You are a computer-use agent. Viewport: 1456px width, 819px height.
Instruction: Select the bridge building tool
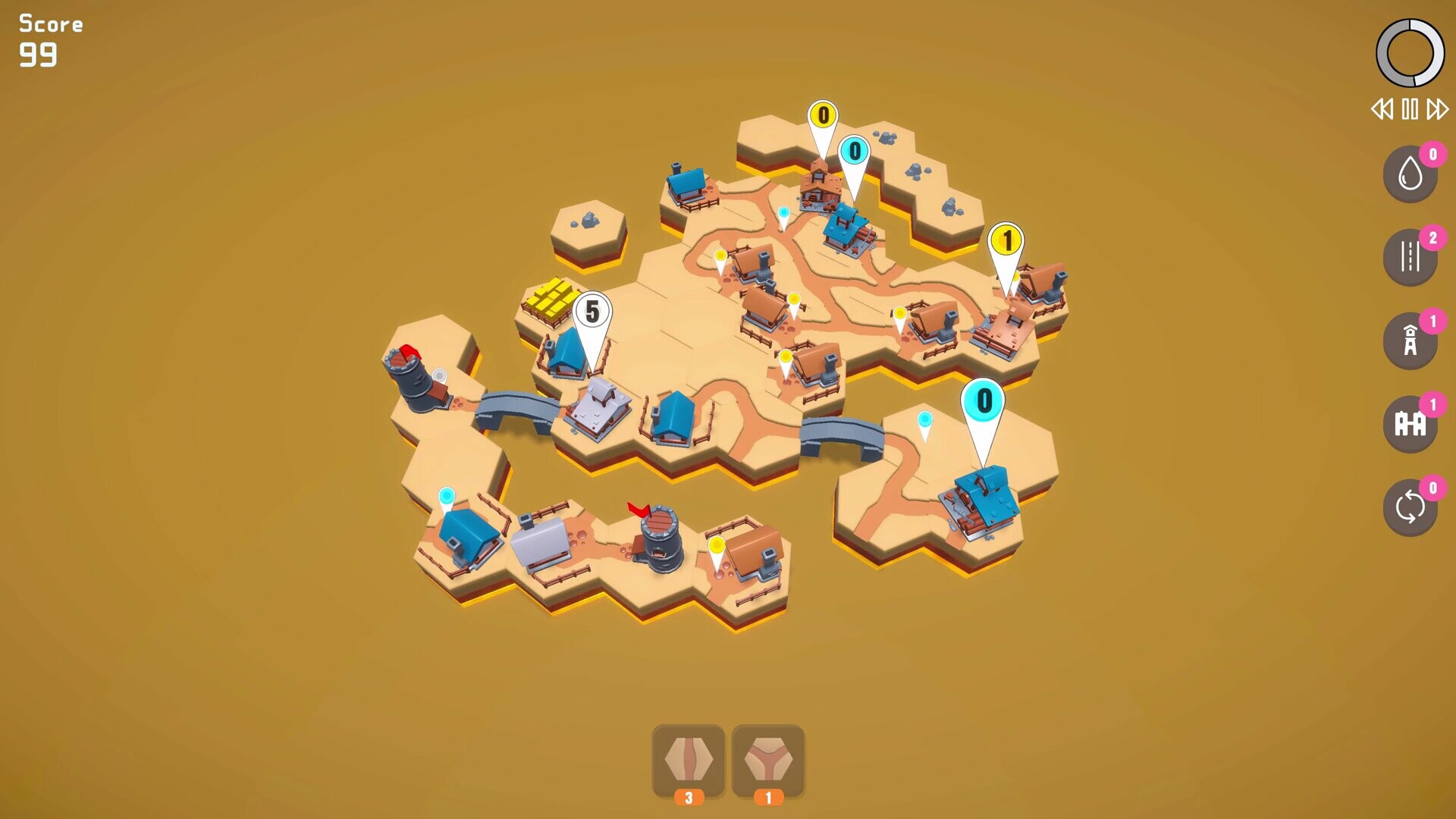[1409, 423]
